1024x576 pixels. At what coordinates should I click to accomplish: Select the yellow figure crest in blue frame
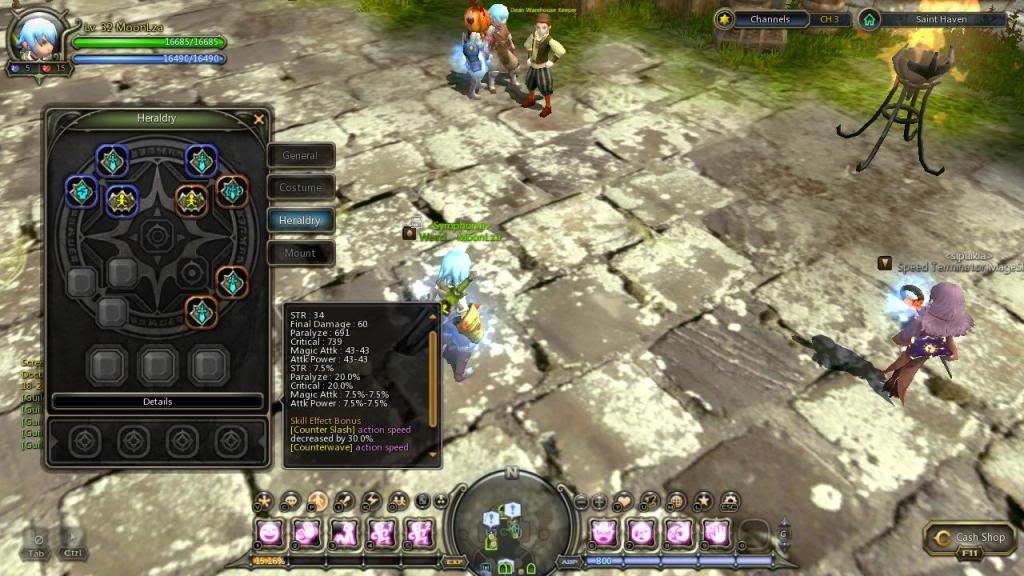pos(122,200)
